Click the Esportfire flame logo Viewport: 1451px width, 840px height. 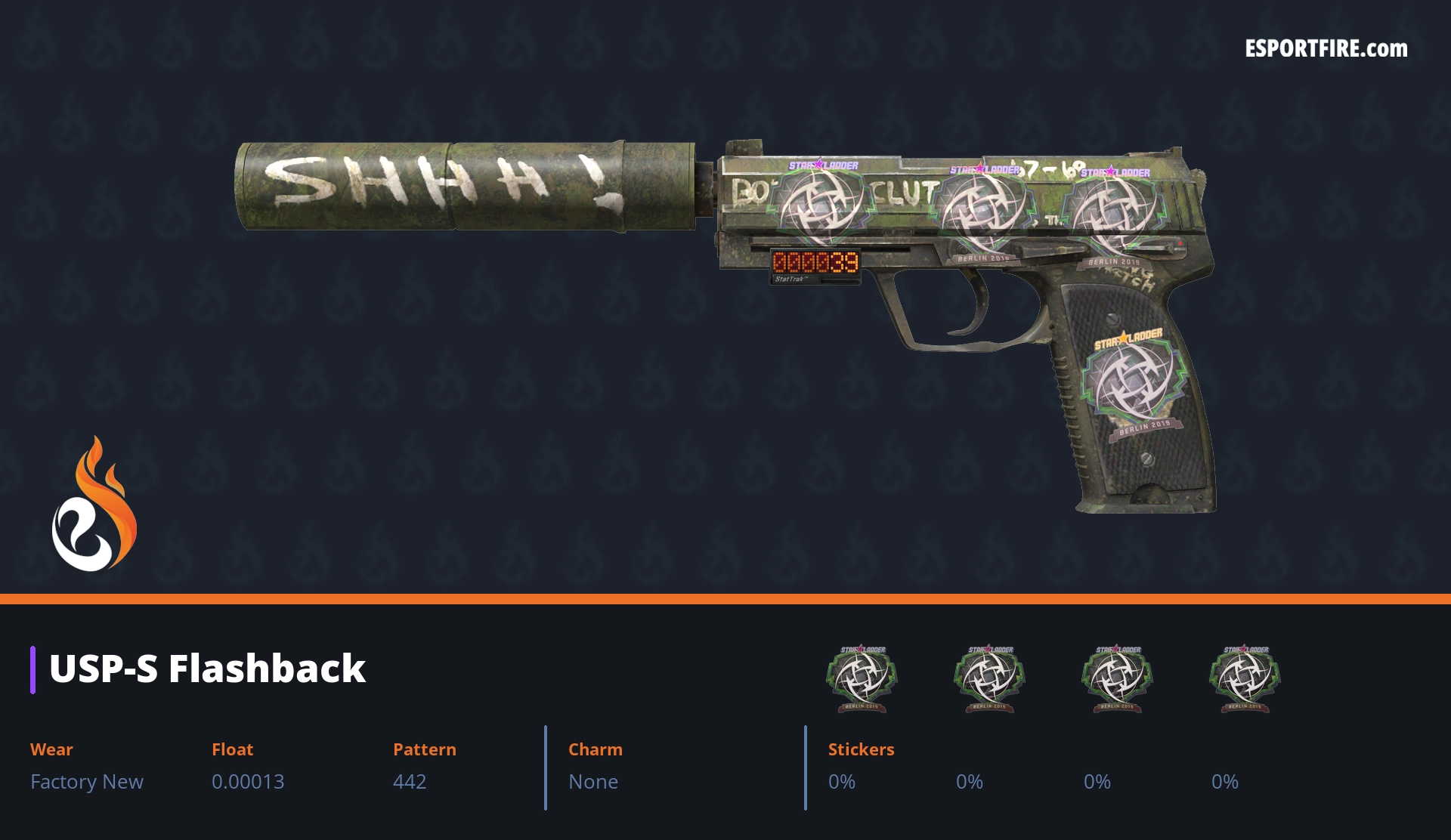pos(94,505)
